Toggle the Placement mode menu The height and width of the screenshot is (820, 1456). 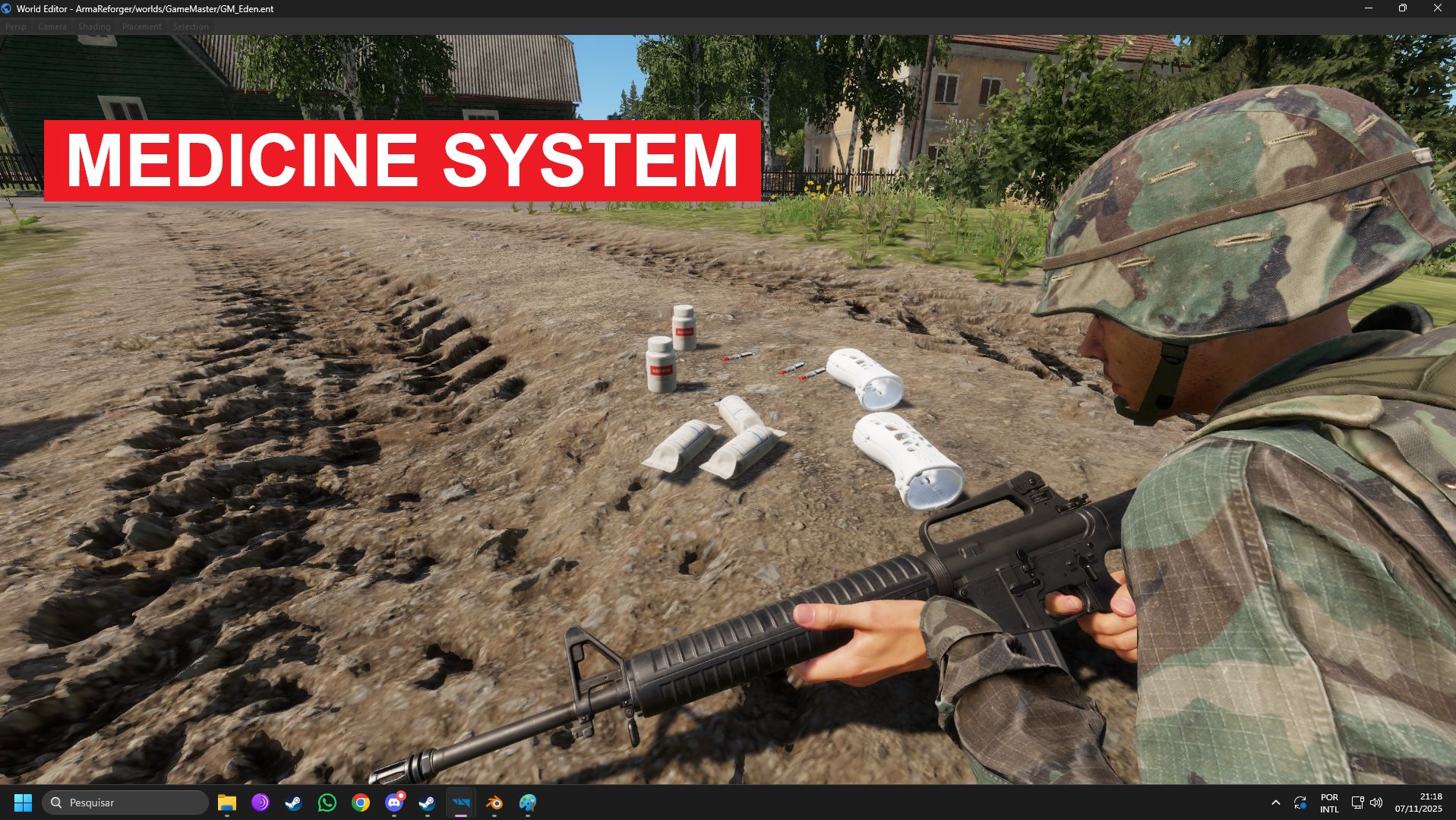tap(142, 26)
